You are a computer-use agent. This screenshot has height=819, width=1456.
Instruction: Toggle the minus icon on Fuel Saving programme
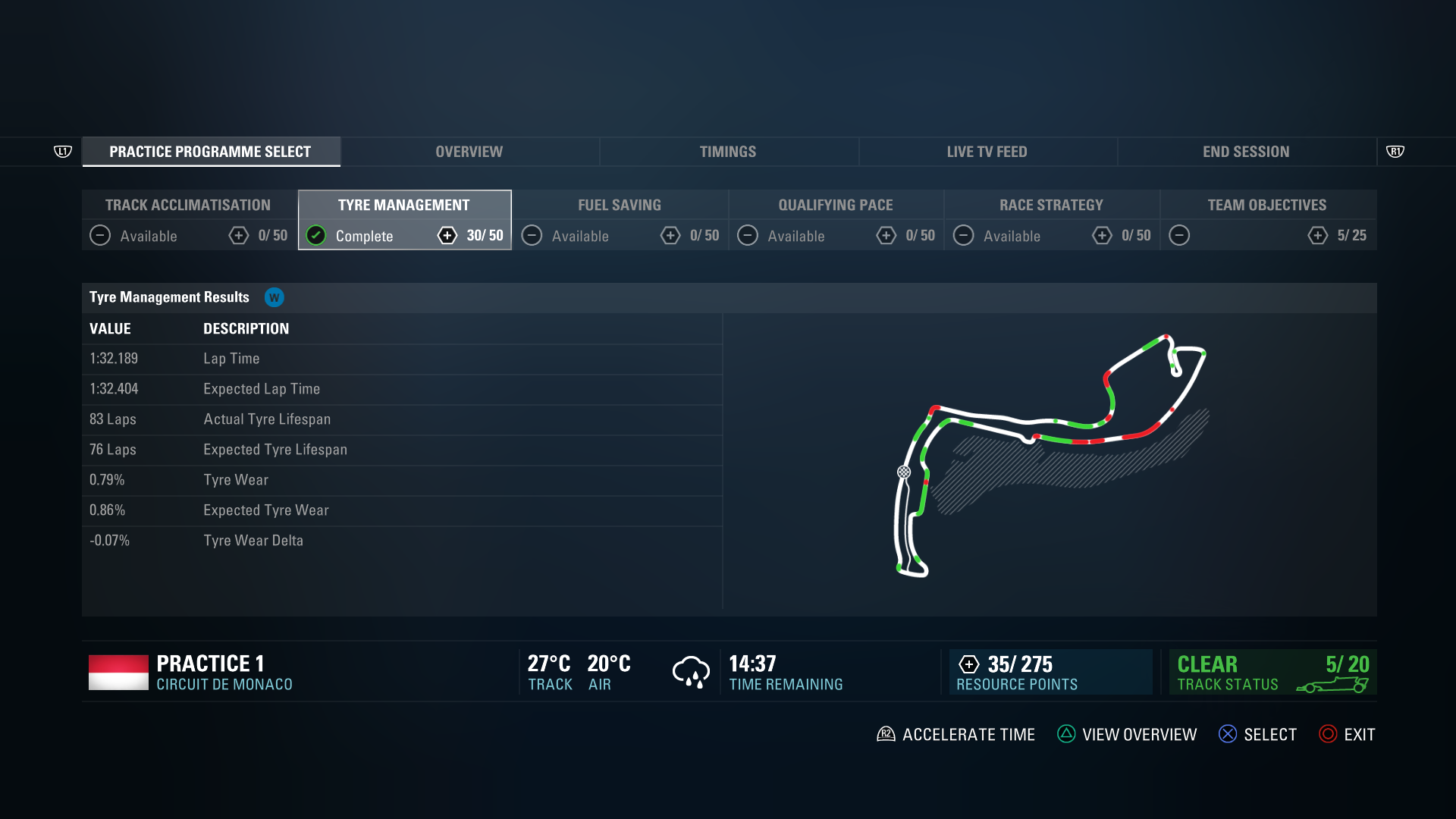[532, 236]
